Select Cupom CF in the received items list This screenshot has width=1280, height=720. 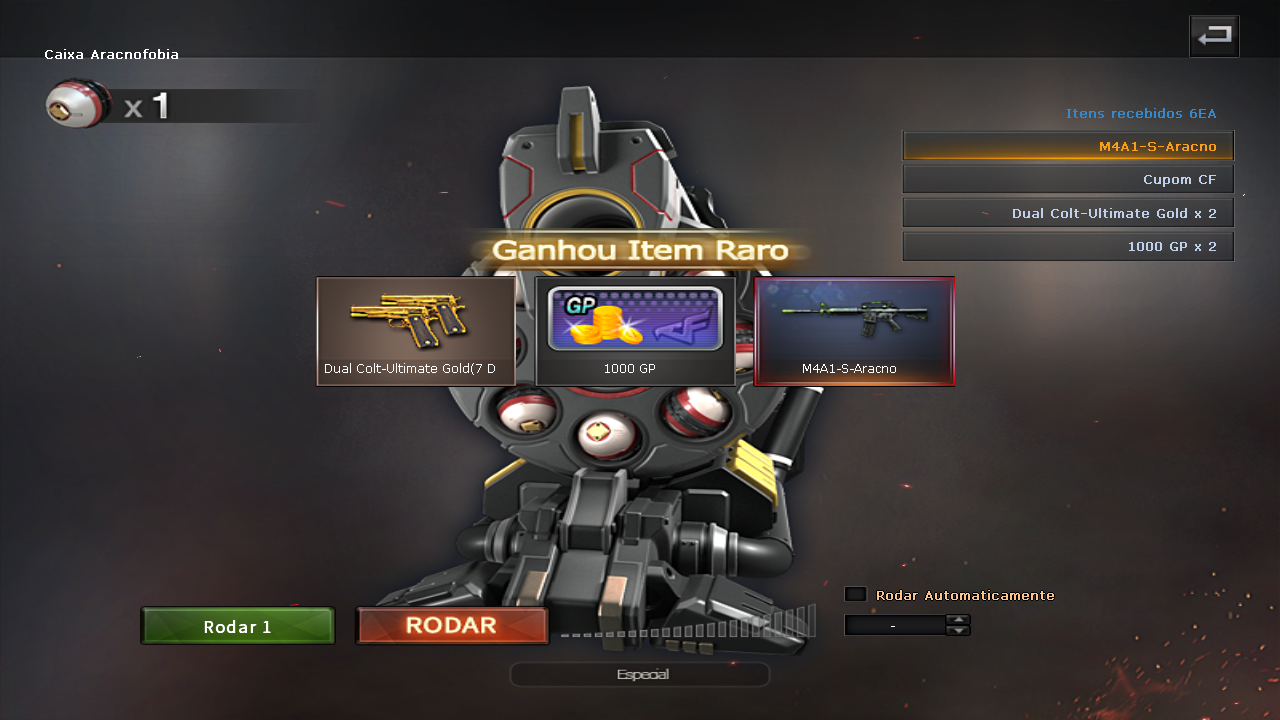coord(1067,178)
